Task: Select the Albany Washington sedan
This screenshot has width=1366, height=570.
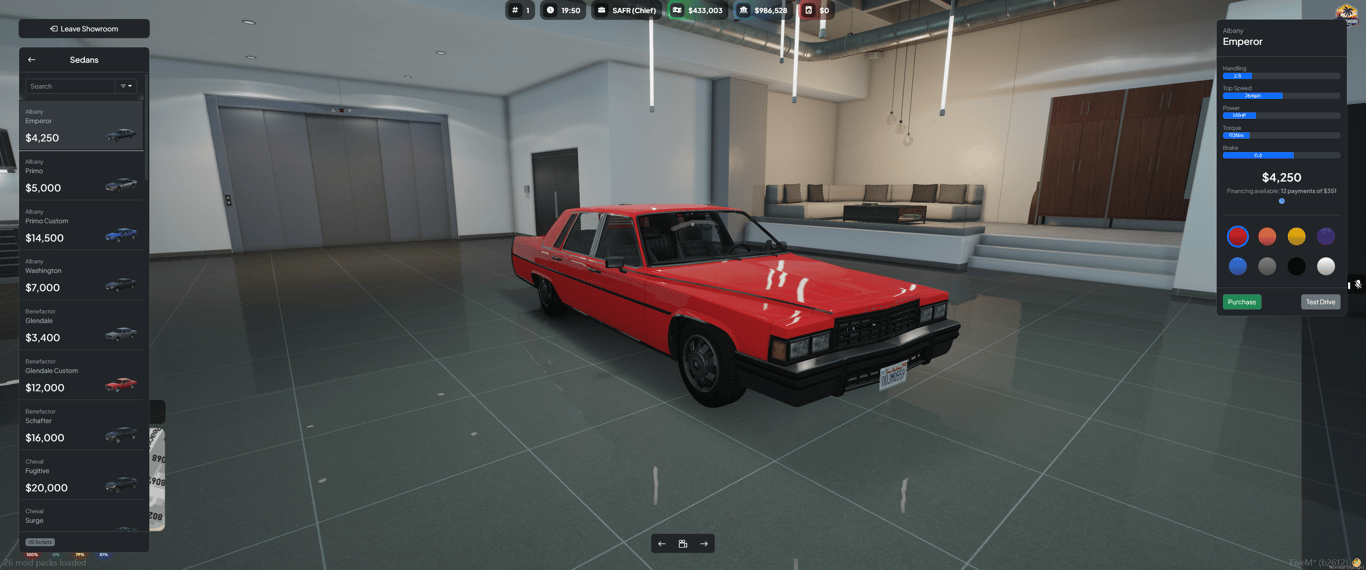Action: [x=81, y=275]
